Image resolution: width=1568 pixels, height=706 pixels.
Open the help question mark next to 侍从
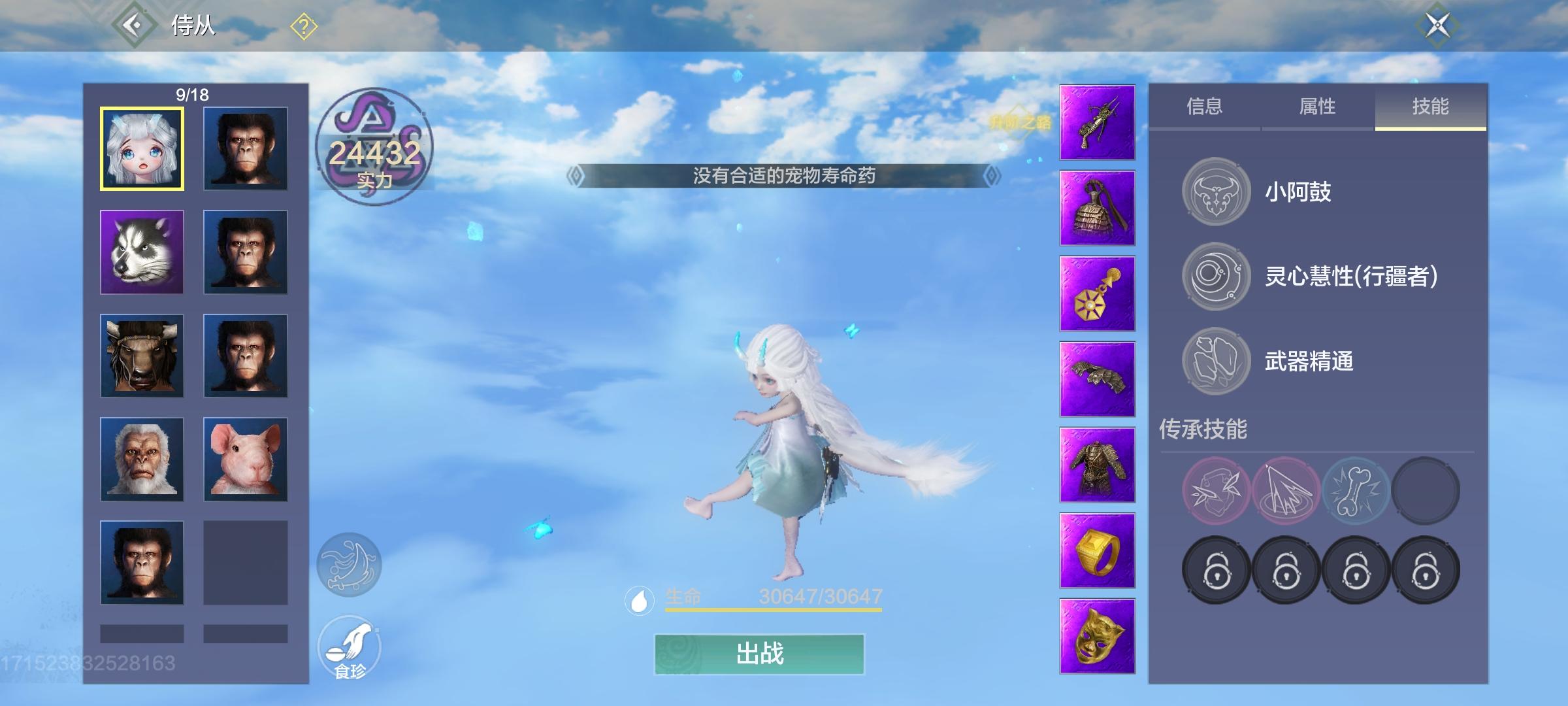[x=302, y=24]
